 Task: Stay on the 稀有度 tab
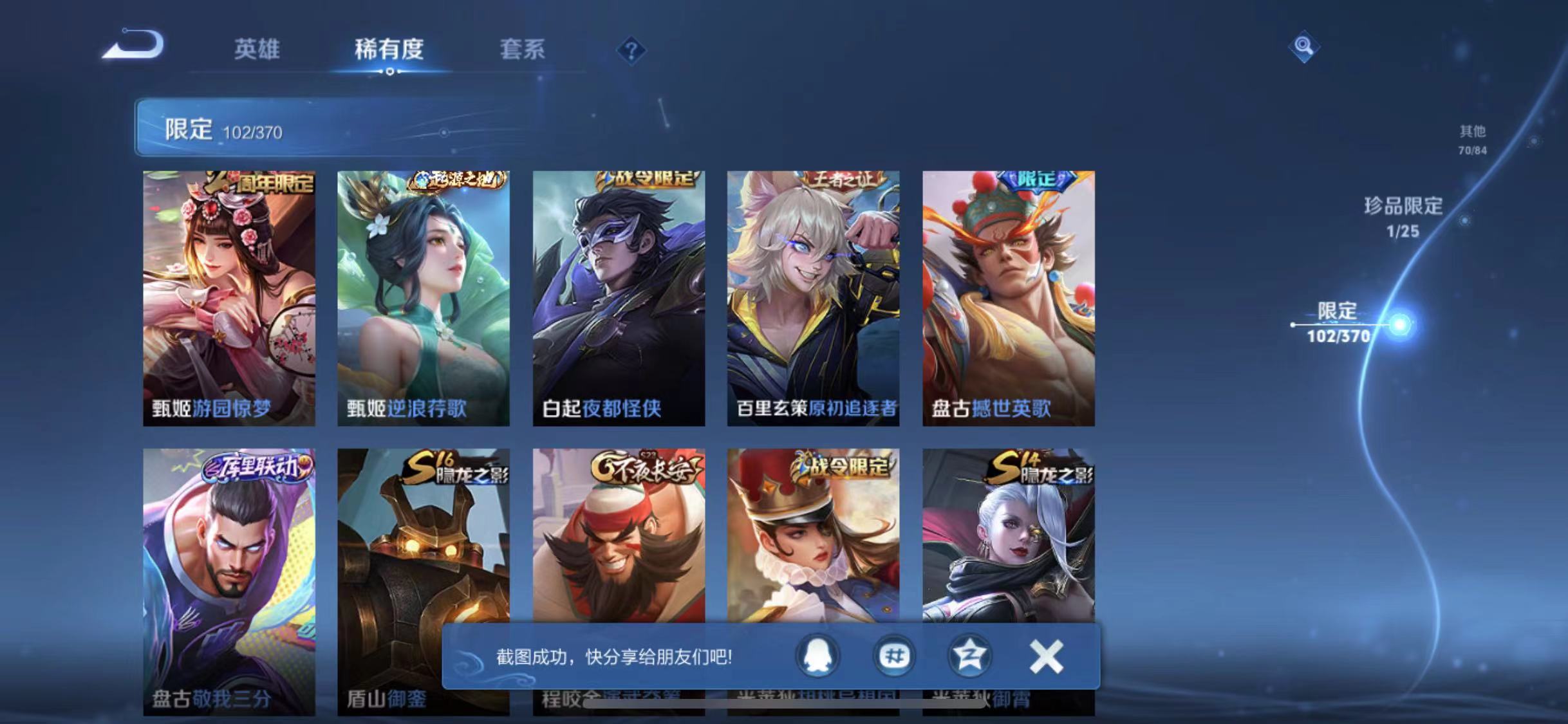pos(389,50)
